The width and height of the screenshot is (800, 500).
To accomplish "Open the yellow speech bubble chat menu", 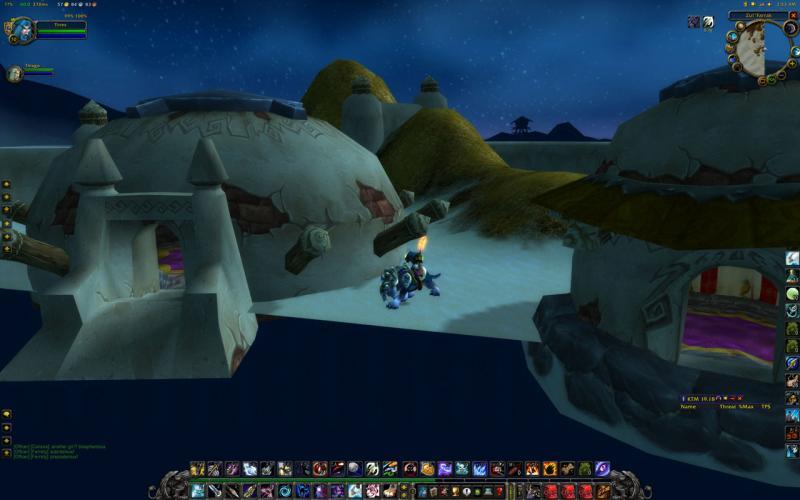I will (7, 414).
